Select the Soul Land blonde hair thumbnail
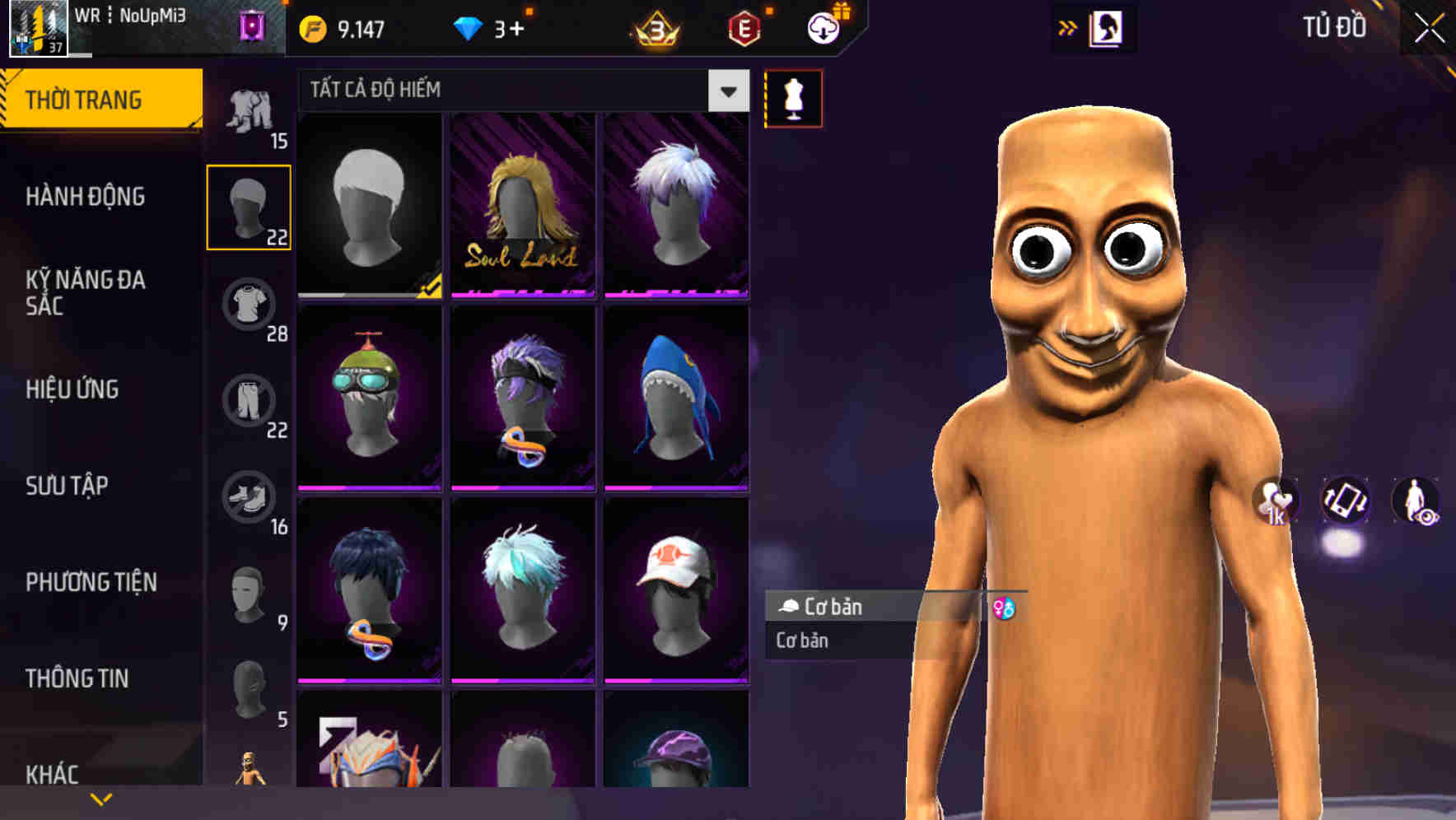The height and width of the screenshot is (820, 1456). pos(523,207)
